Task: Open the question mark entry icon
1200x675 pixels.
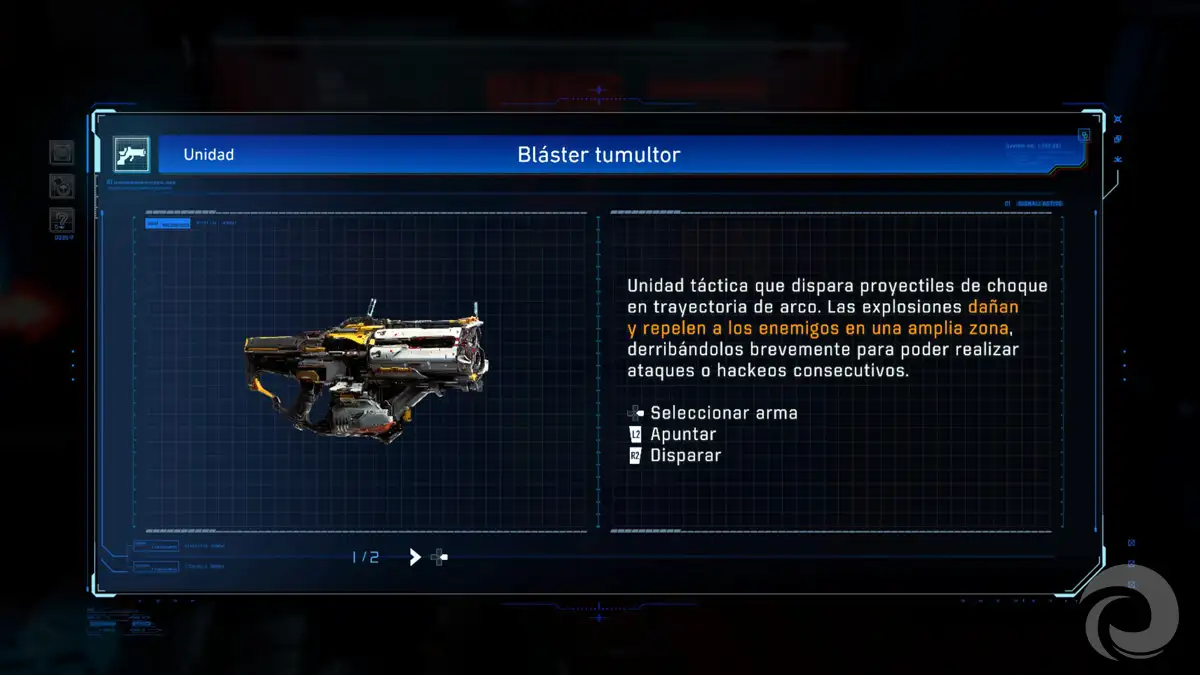Action: tap(62, 220)
